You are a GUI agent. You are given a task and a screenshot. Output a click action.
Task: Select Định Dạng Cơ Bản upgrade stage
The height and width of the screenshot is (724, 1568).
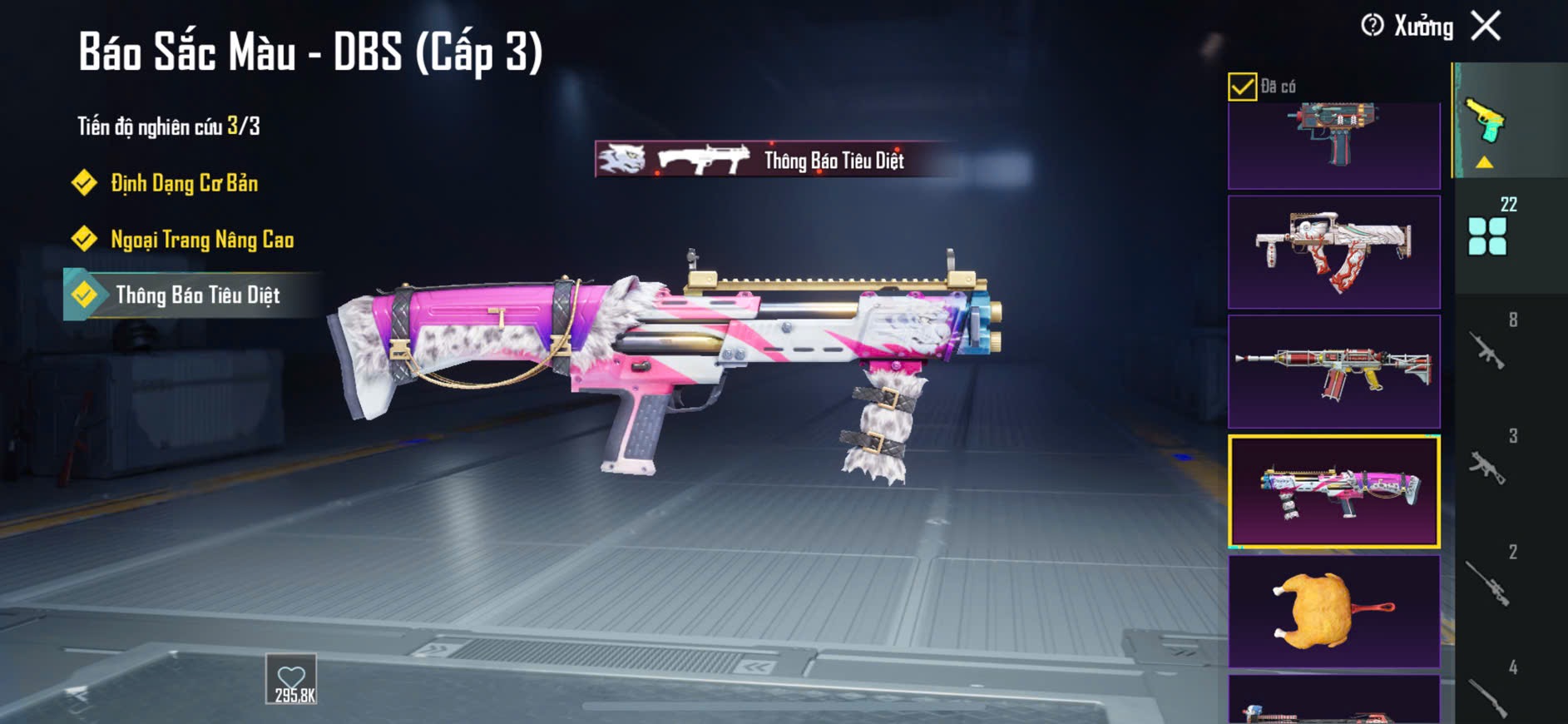click(x=184, y=183)
